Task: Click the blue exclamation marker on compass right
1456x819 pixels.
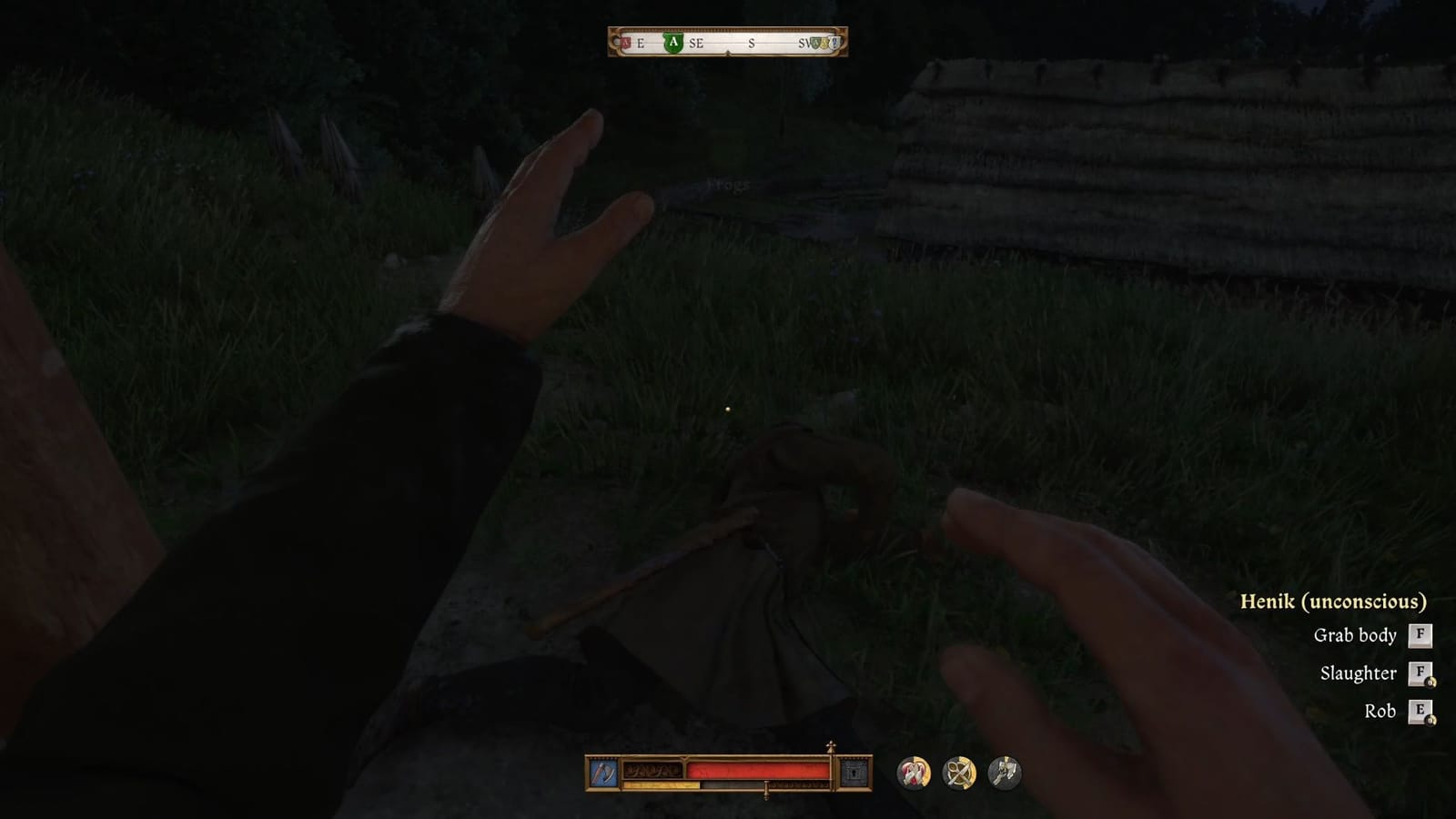Action: point(834,42)
